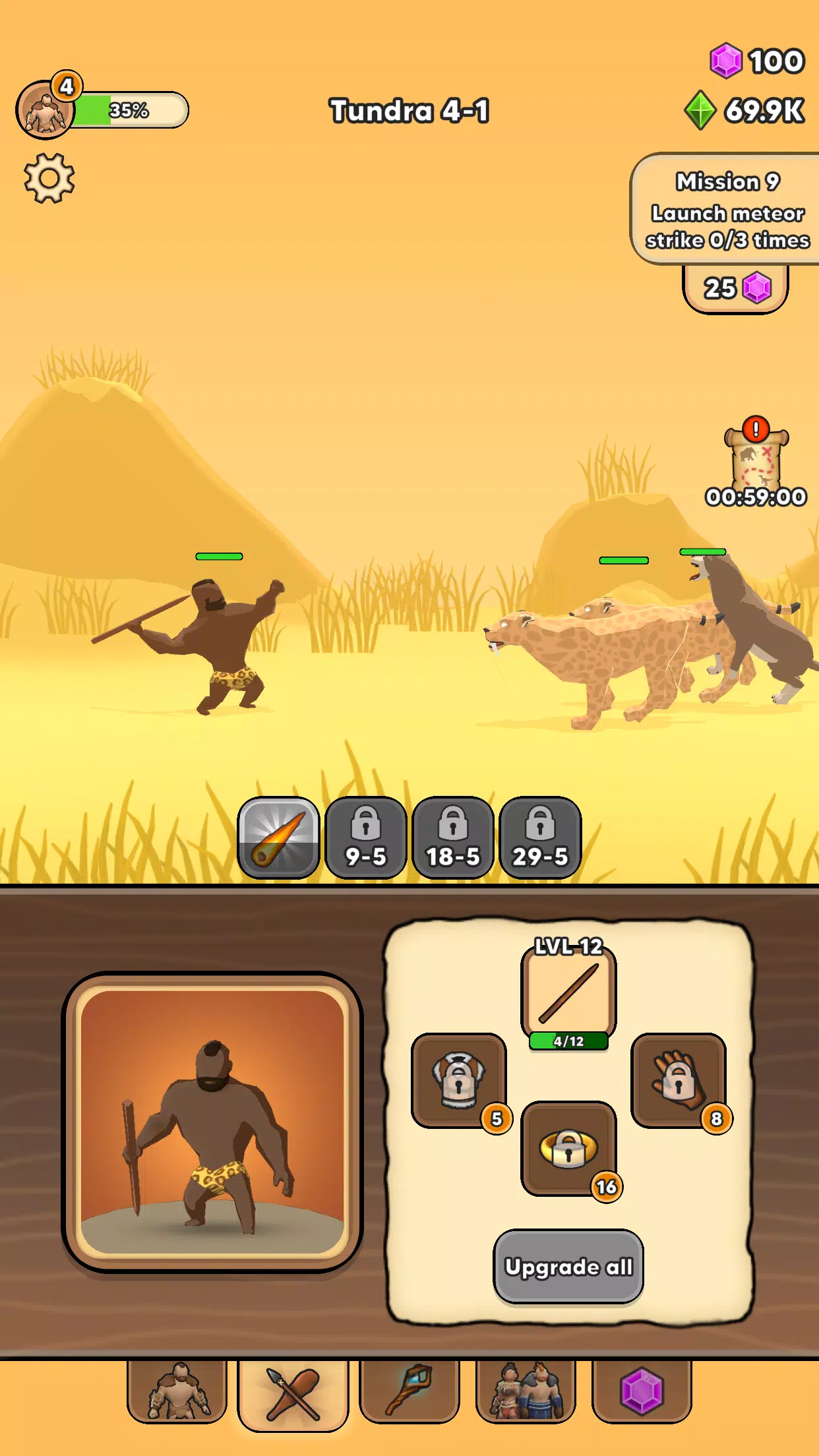The height and width of the screenshot is (1456, 819).
Task: Open the gear settings menu
Action: pos(49,178)
